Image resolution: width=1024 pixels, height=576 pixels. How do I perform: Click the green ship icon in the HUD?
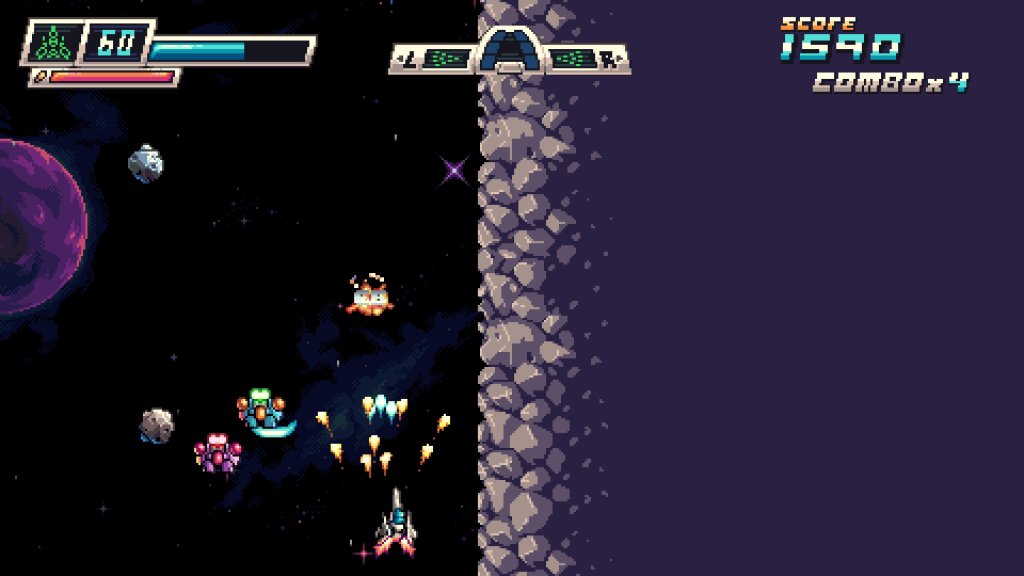click(50, 43)
